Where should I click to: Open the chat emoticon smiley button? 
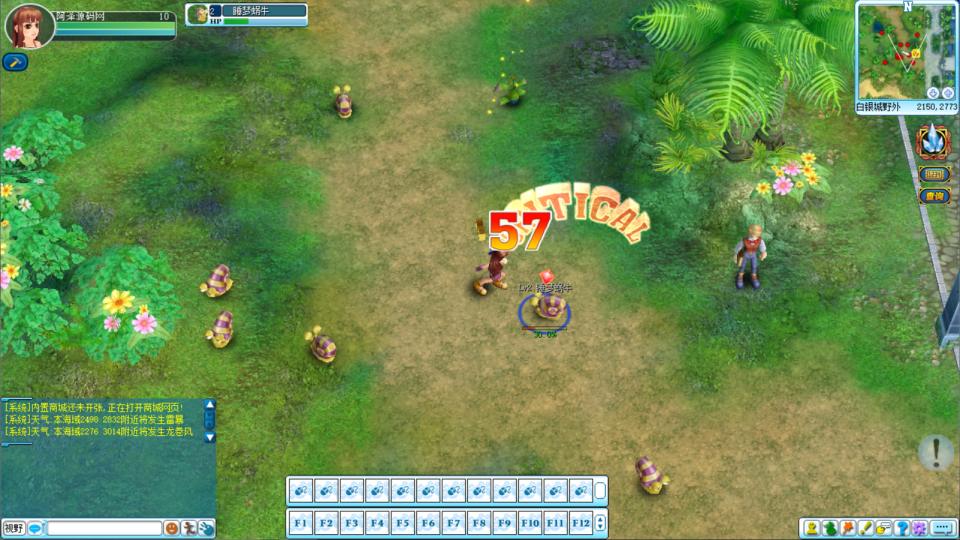click(172, 528)
